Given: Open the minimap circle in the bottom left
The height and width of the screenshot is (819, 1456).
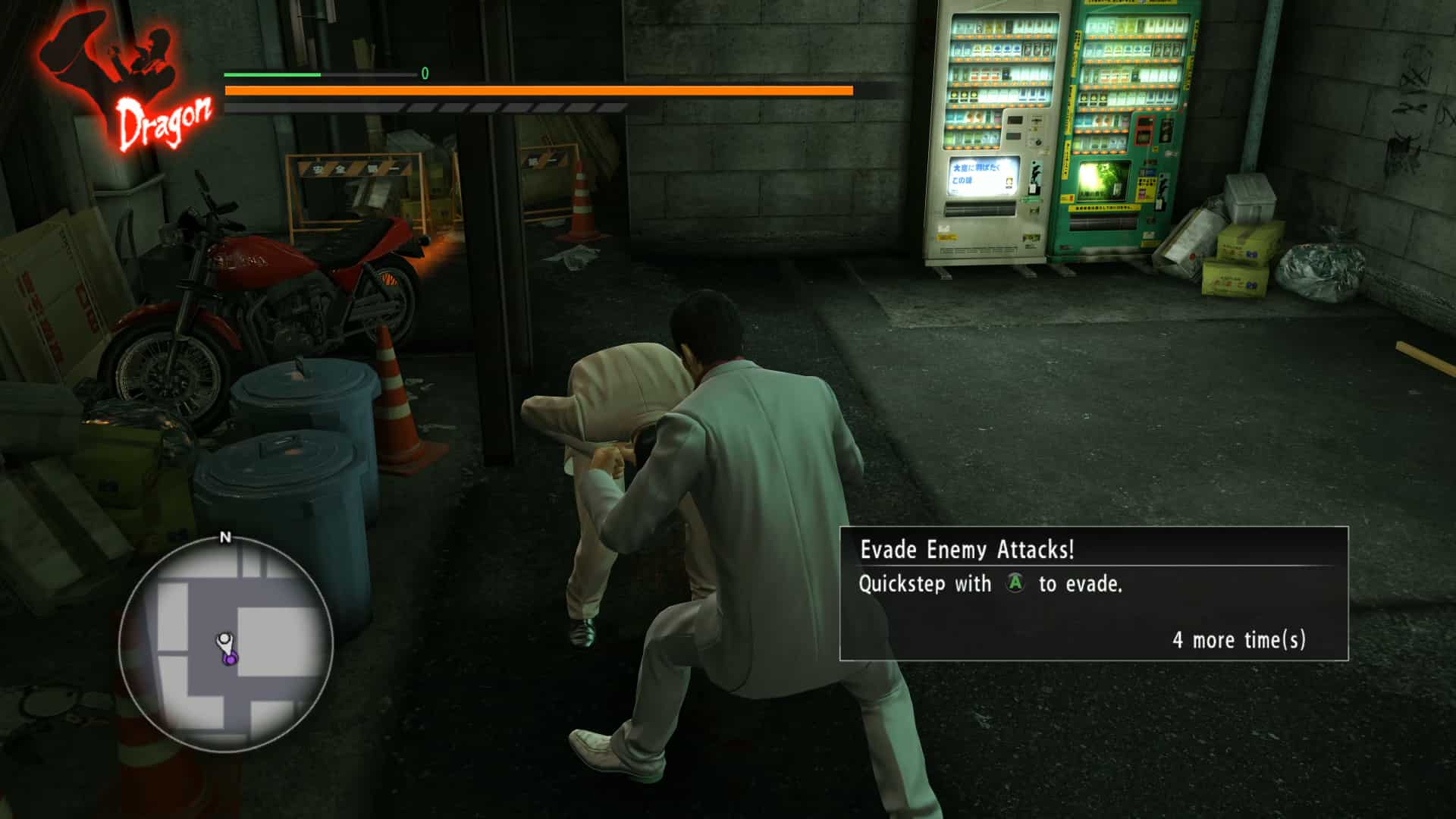Looking at the screenshot, I should 224,645.
